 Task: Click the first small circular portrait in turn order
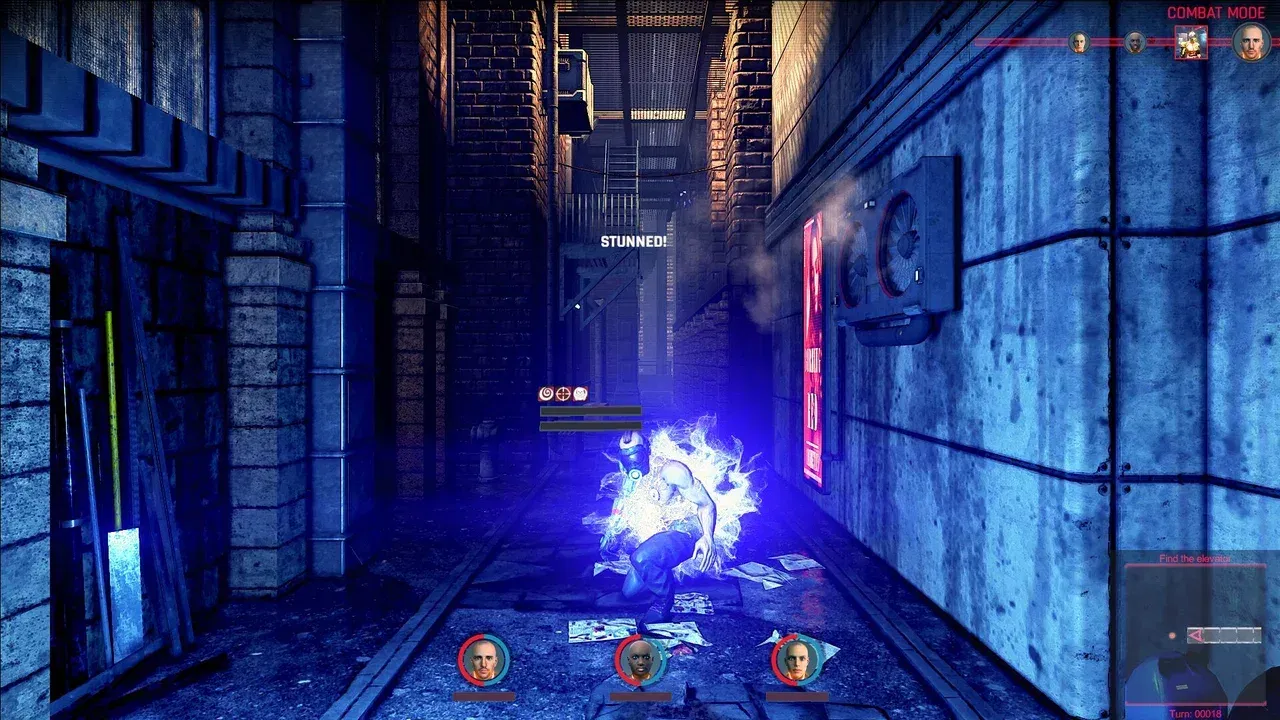(1080, 43)
